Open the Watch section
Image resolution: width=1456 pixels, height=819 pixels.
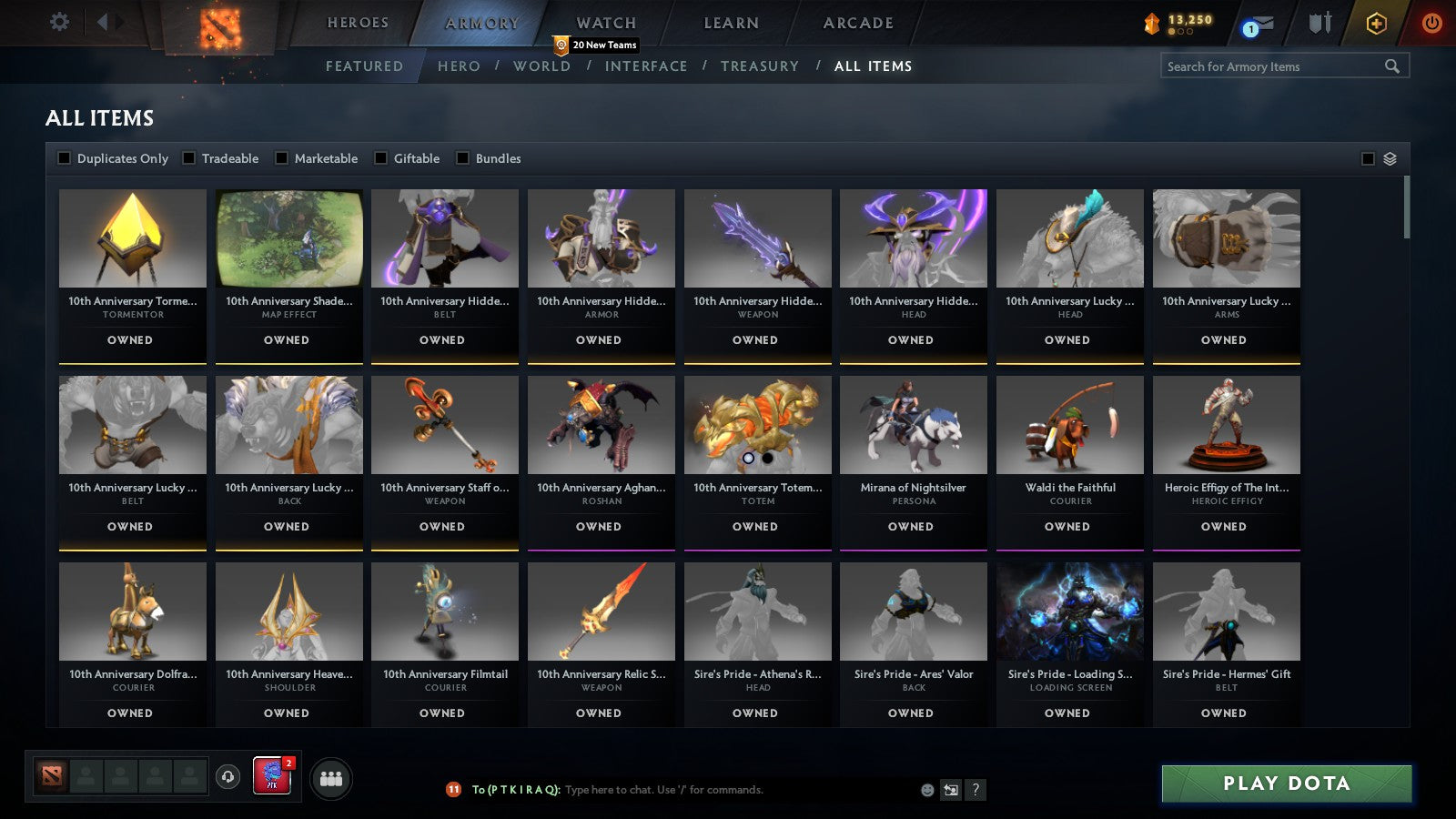pos(605,23)
